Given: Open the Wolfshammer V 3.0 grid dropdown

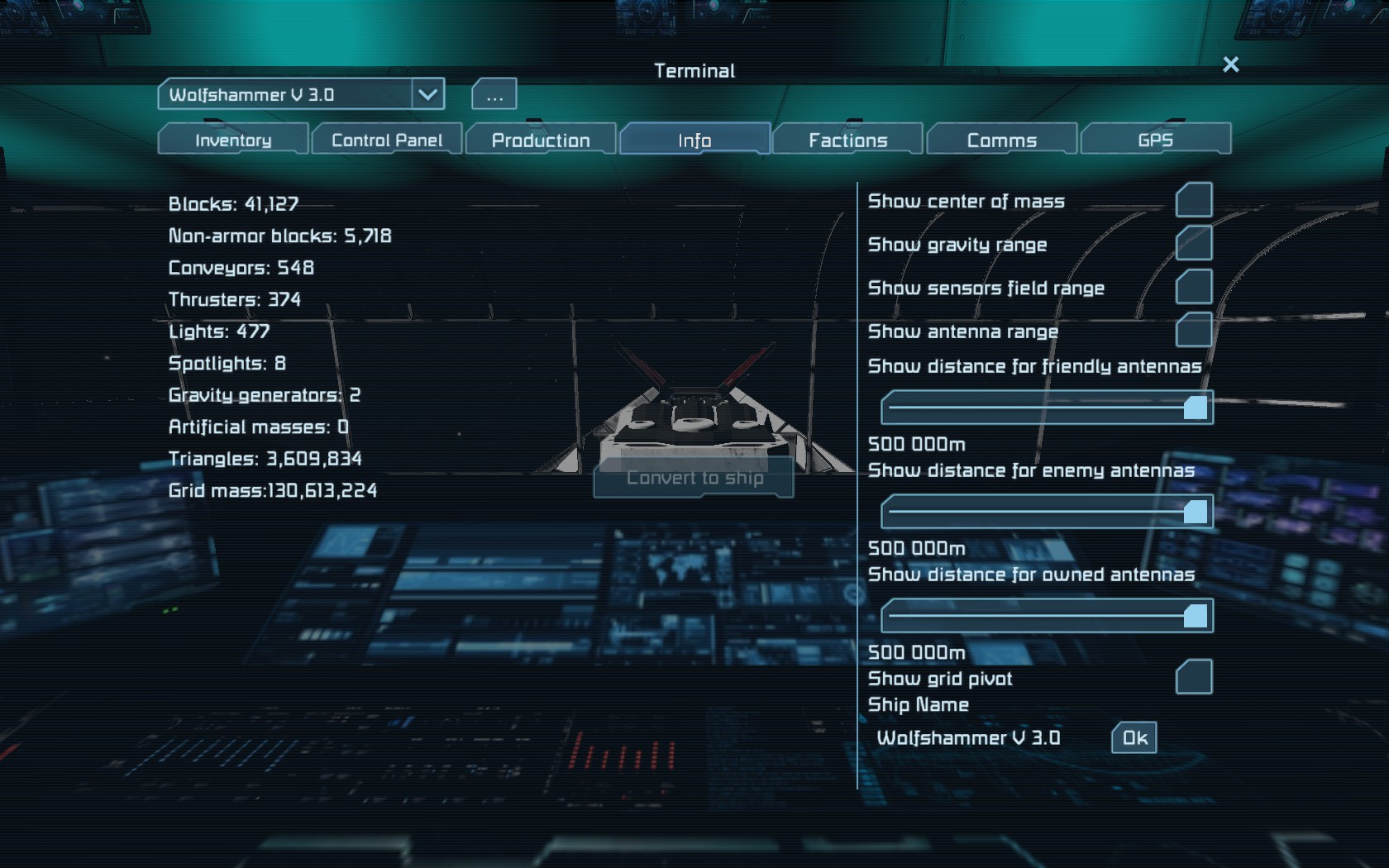Looking at the screenshot, I should (x=427, y=94).
